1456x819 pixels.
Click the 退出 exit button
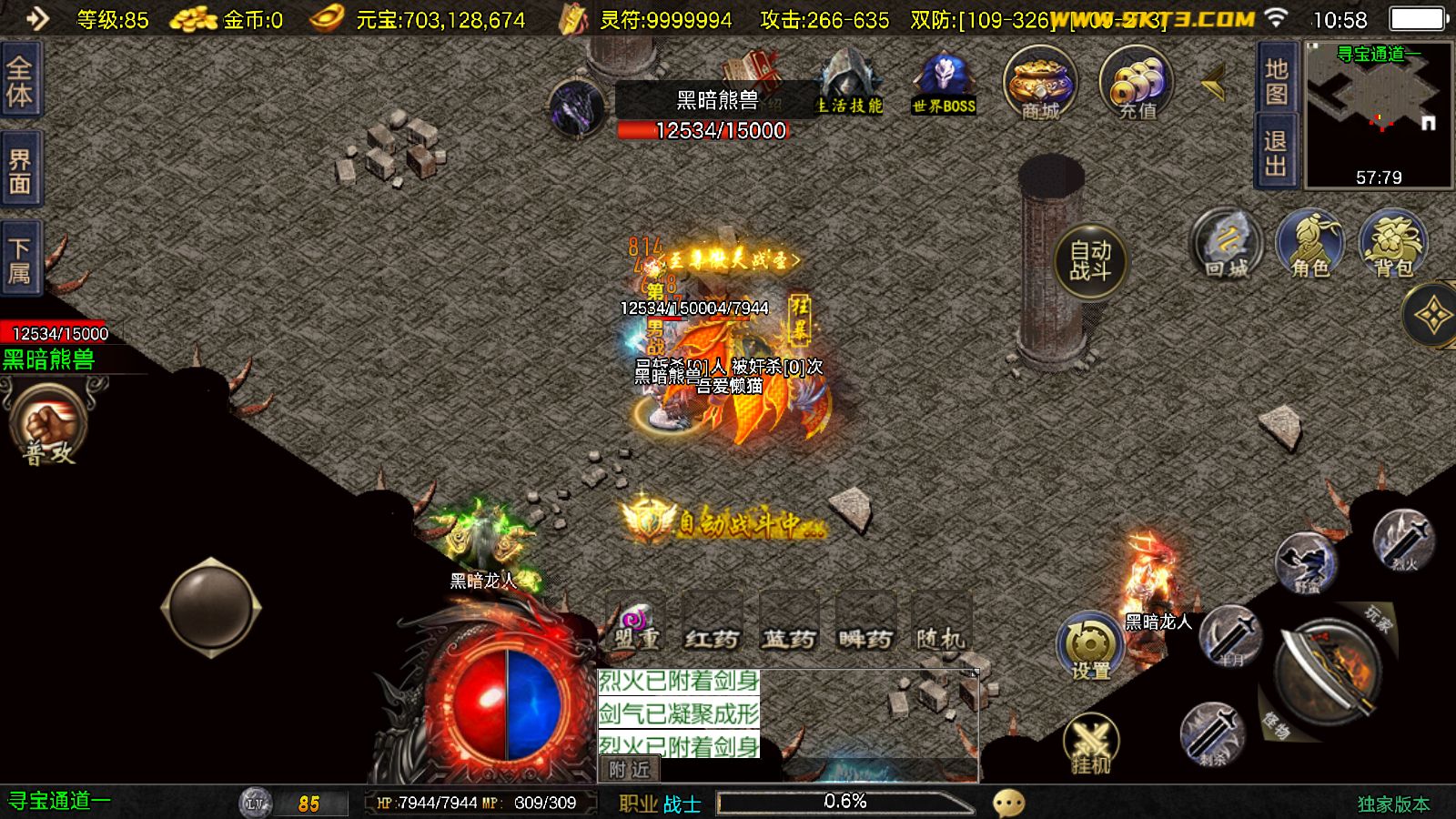pos(1276,153)
